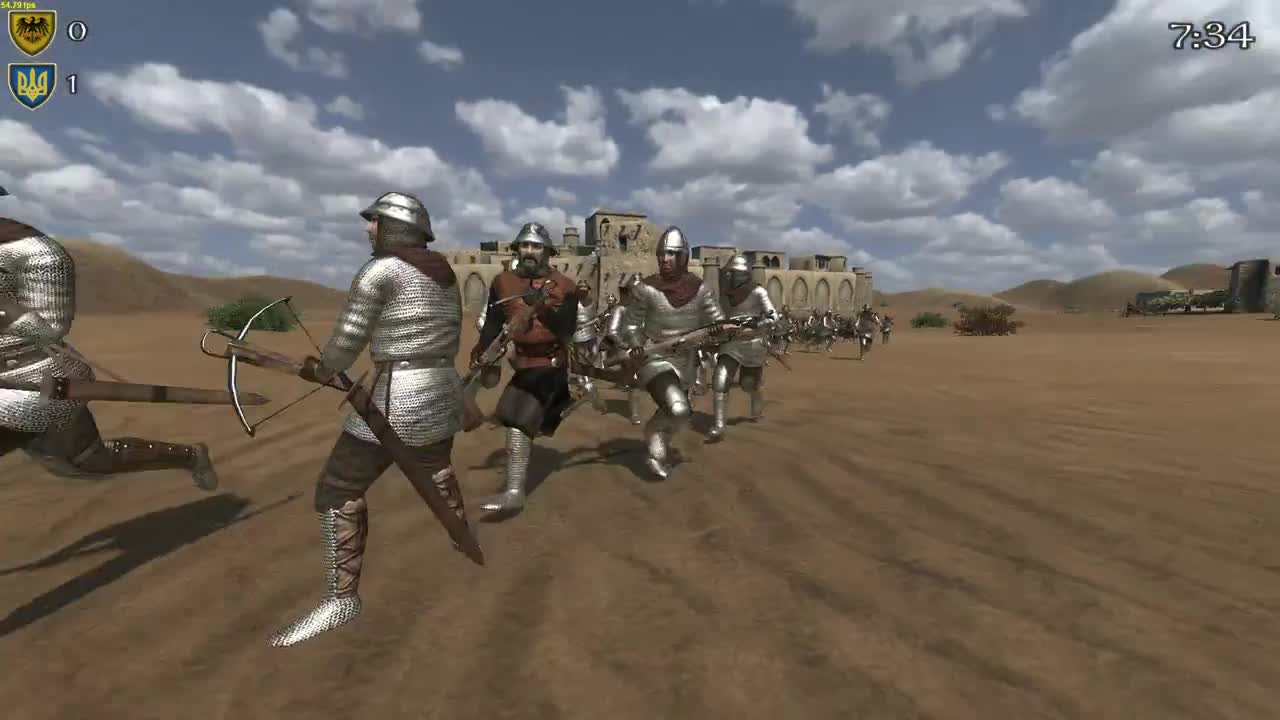This screenshot has height=720, width=1280.
Task: Click the central castle tower on the horizon
Action: 614,230
